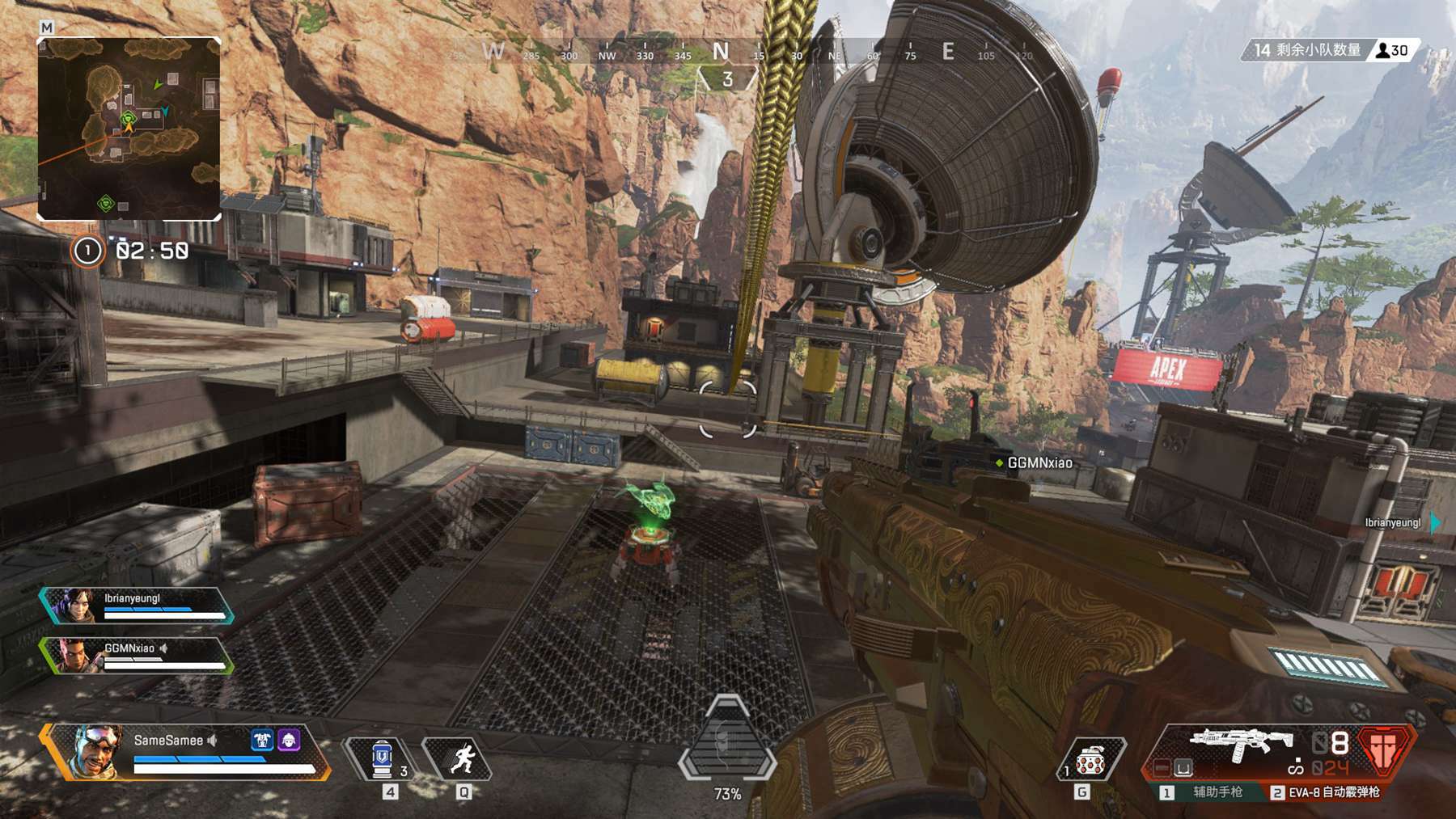1456x819 pixels.
Task: Select the grenade ordnance slot
Action: coord(1090,760)
